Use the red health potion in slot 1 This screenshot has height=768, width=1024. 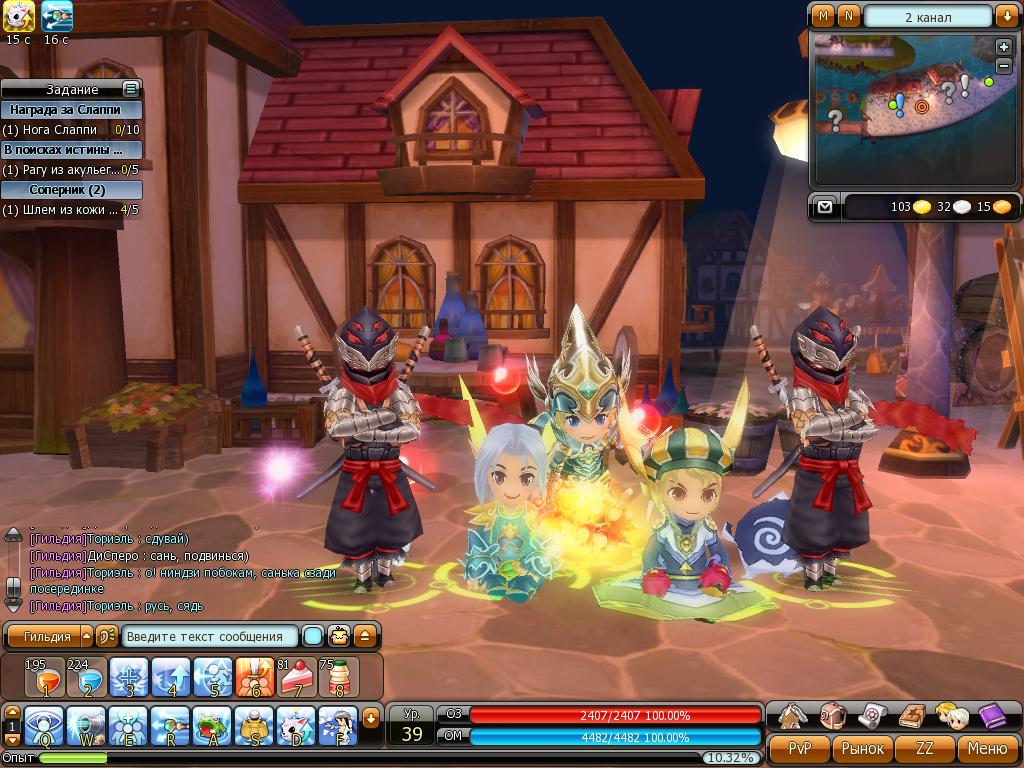tap(43, 678)
